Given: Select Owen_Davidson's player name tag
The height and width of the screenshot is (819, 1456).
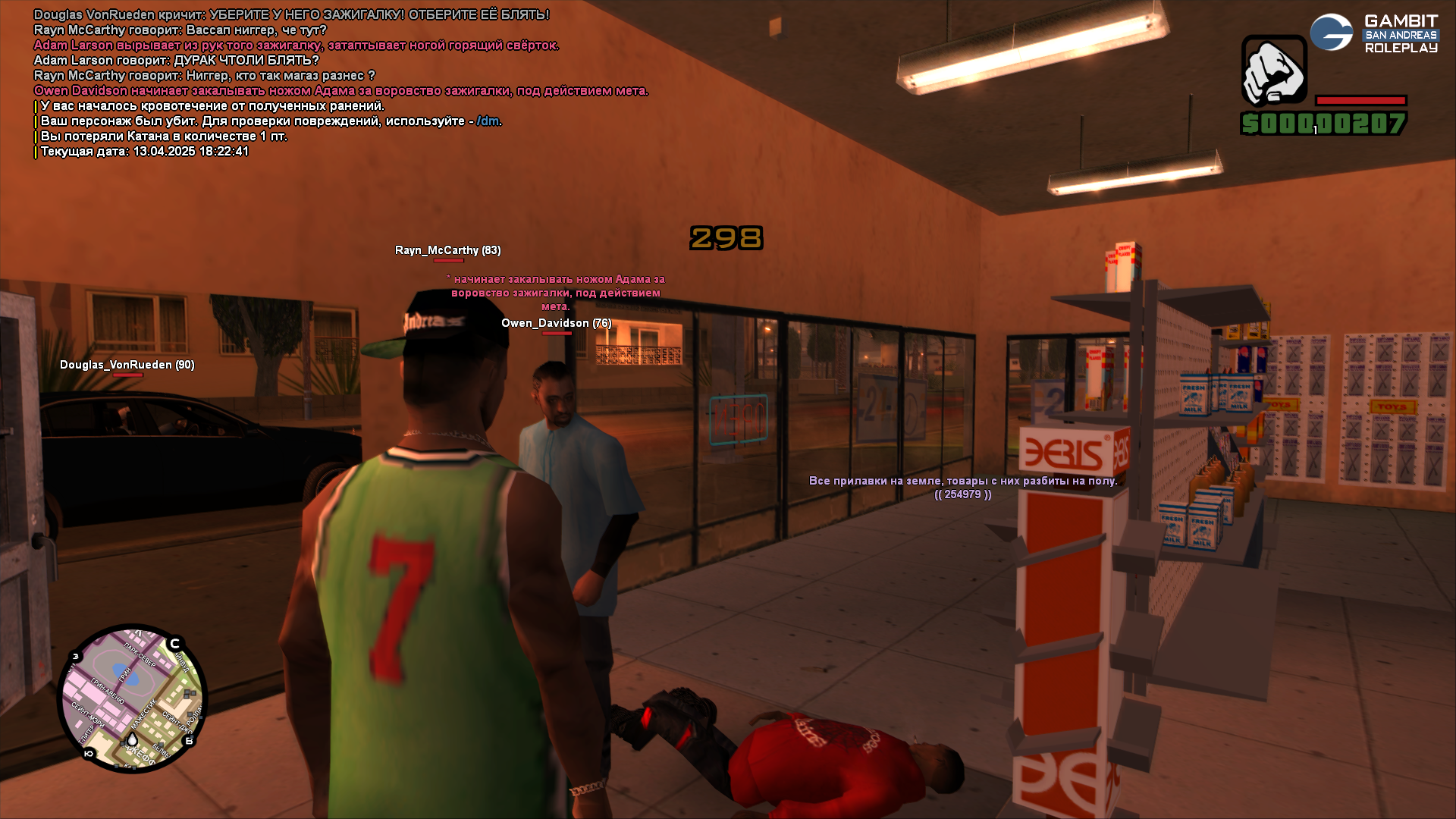Looking at the screenshot, I should click(x=556, y=323).
